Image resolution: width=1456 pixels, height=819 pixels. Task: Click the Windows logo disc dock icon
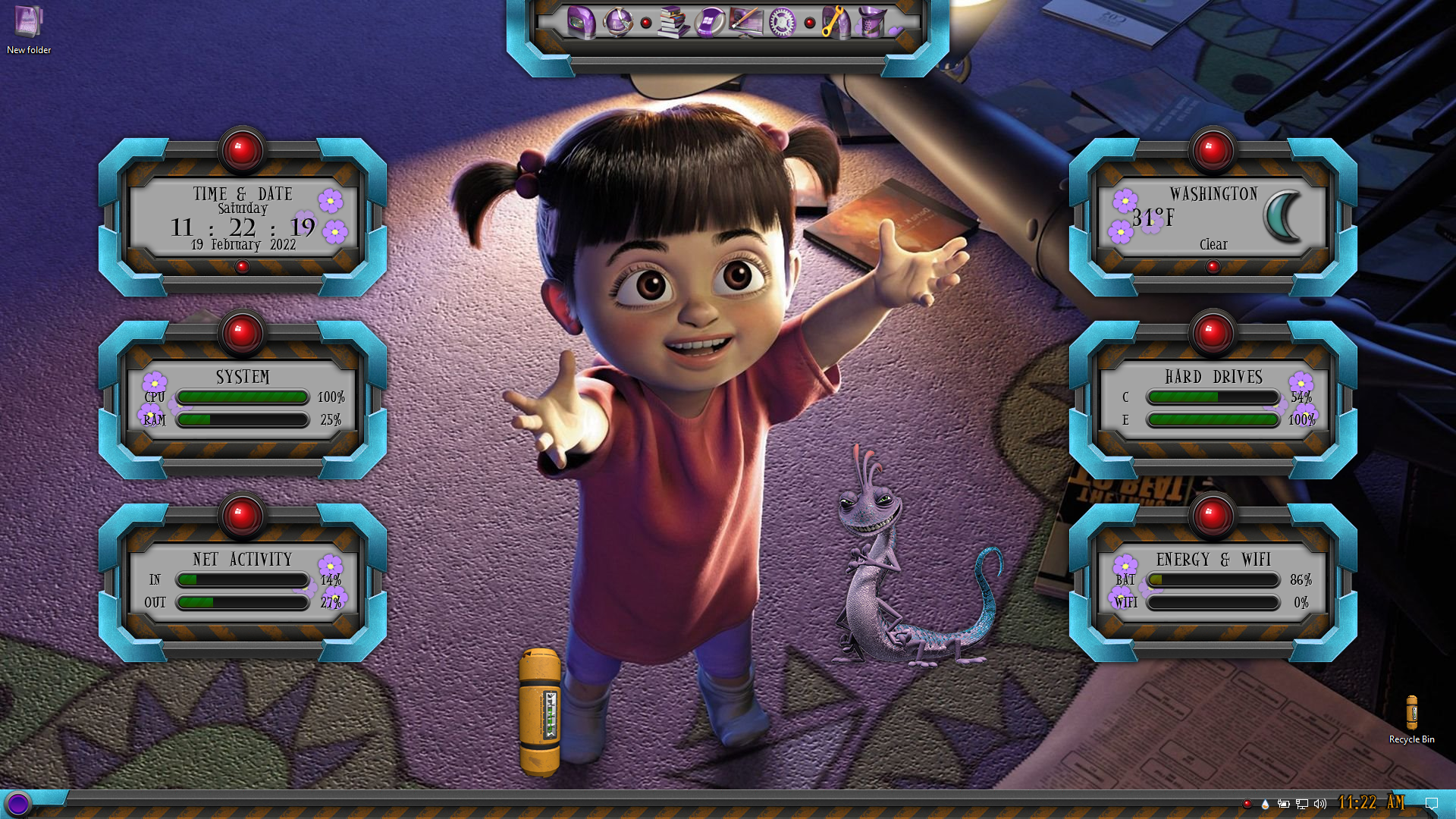710,22
